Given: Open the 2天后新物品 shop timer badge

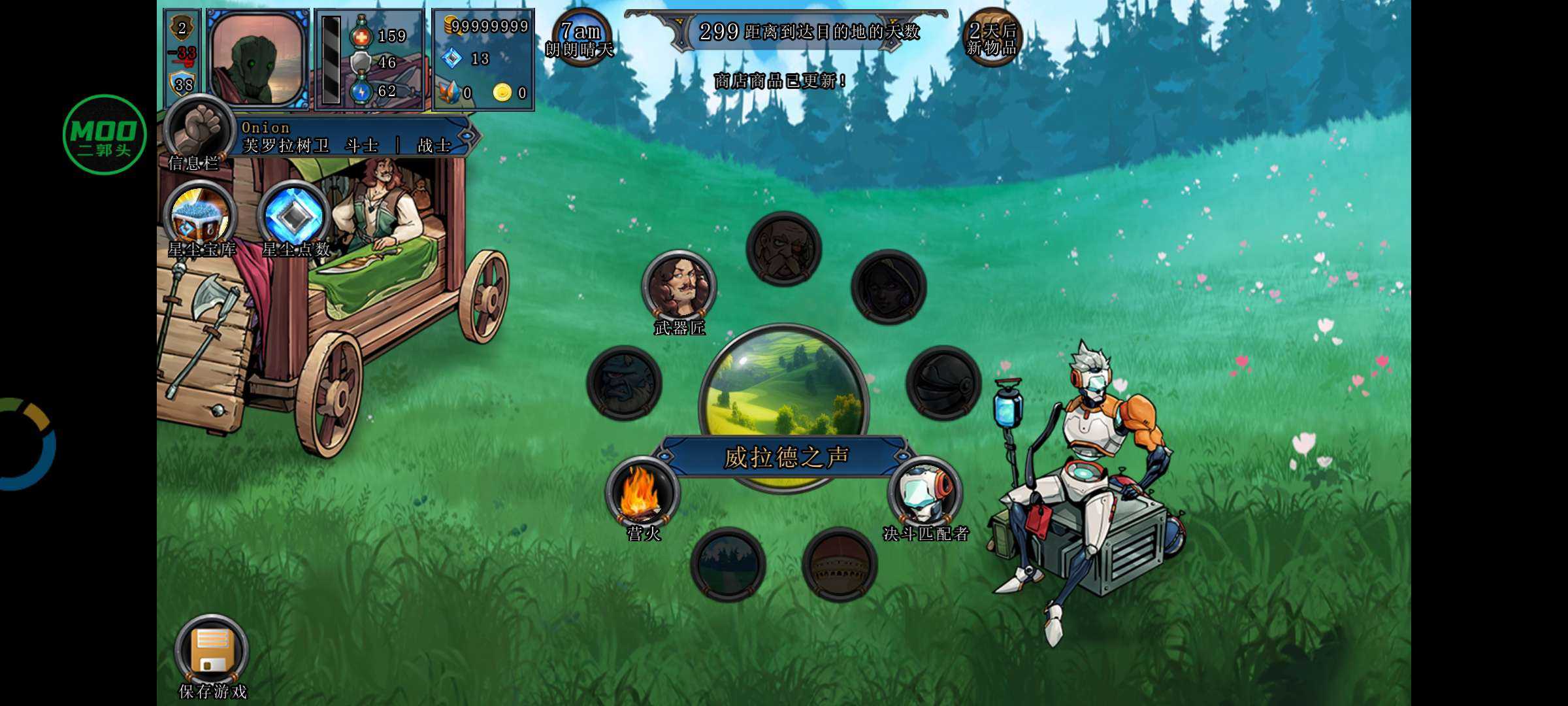Looking at the screenshot, I should (x=992, y=38).
